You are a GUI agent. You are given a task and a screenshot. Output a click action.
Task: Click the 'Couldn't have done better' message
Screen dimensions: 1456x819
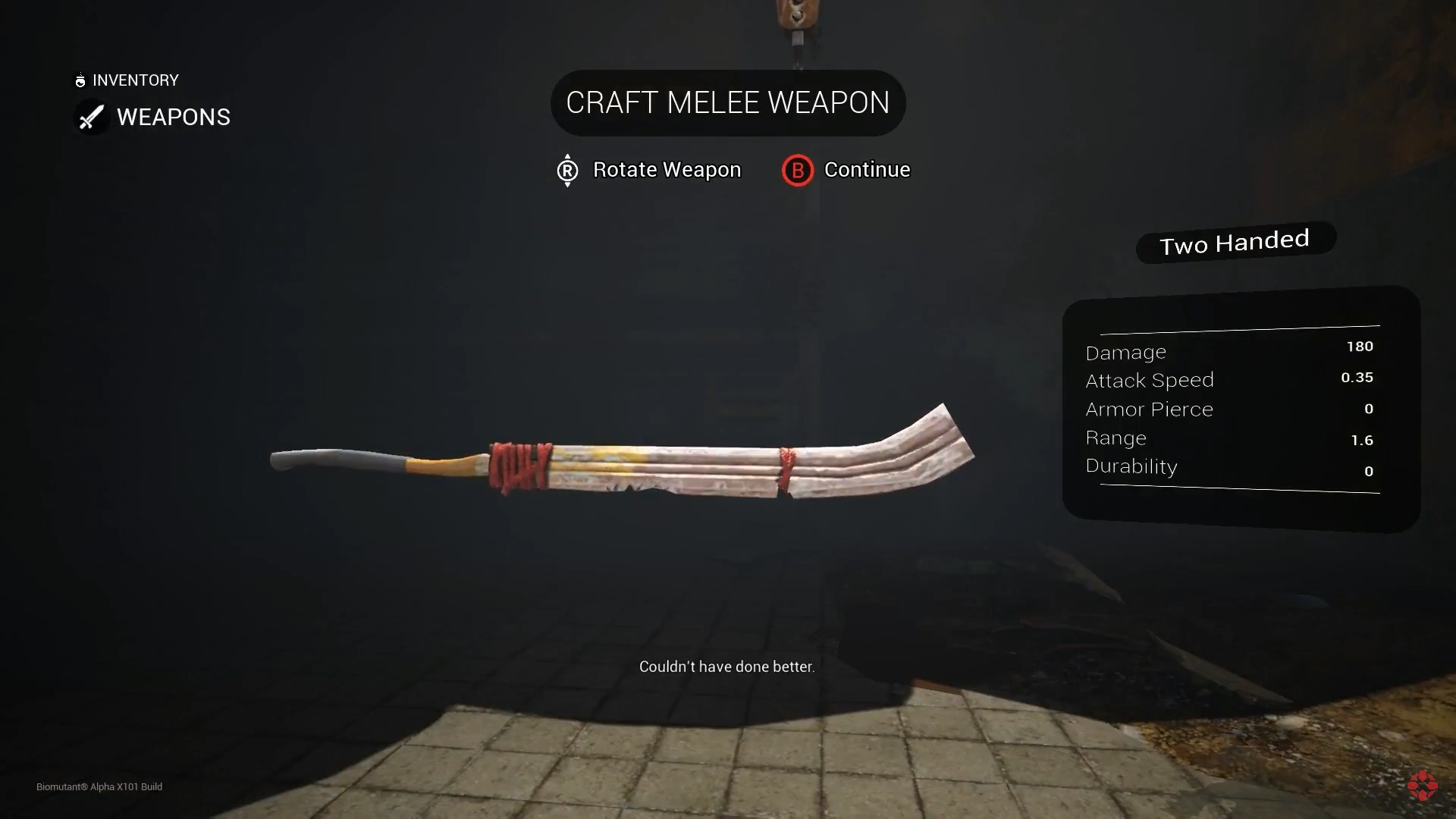point(727,667)
